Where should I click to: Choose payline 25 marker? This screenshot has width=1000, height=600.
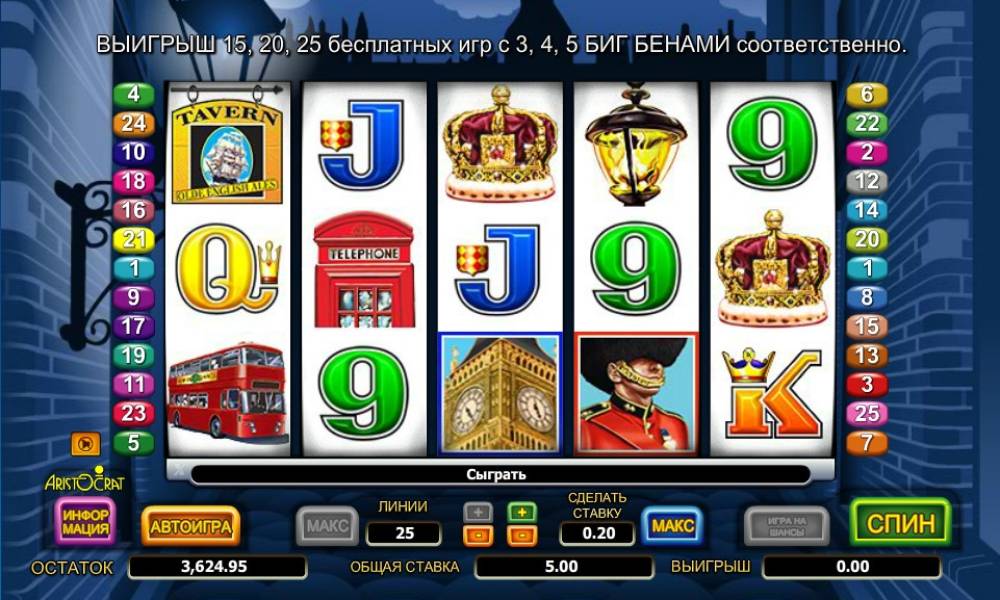click(x=867, y=413)
